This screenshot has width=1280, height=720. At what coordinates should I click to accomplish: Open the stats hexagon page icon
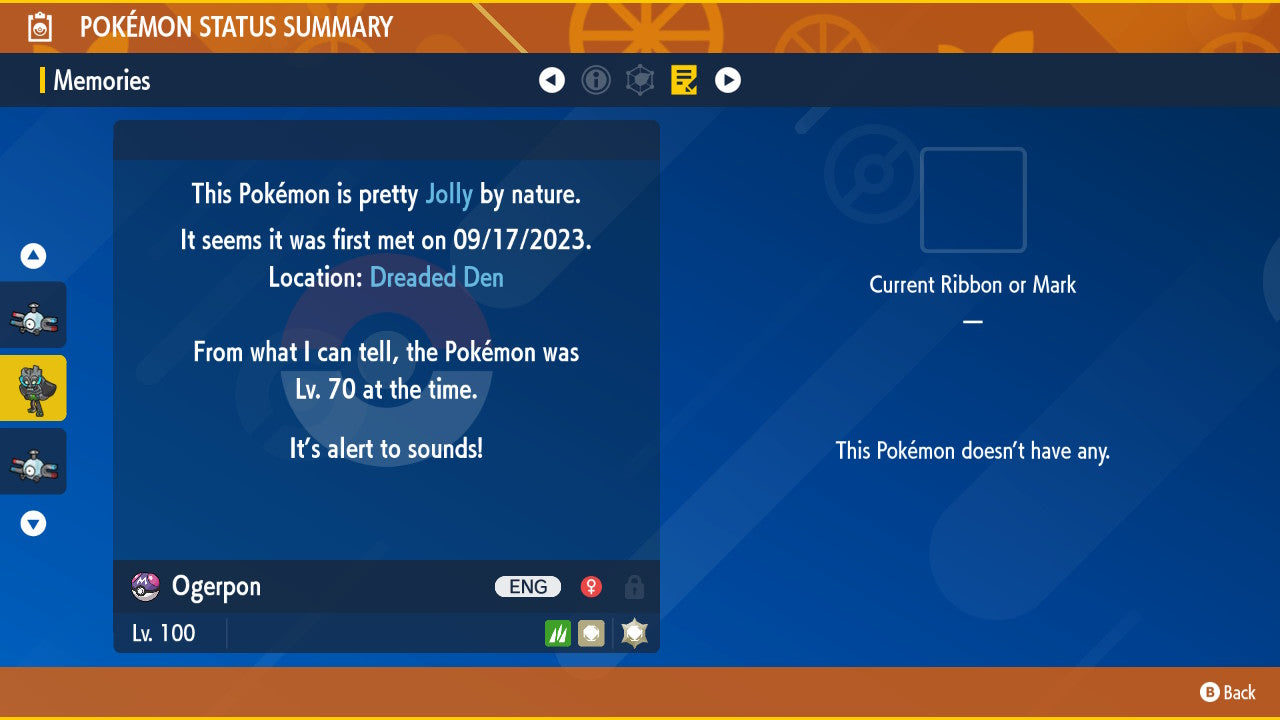[640, 80]
